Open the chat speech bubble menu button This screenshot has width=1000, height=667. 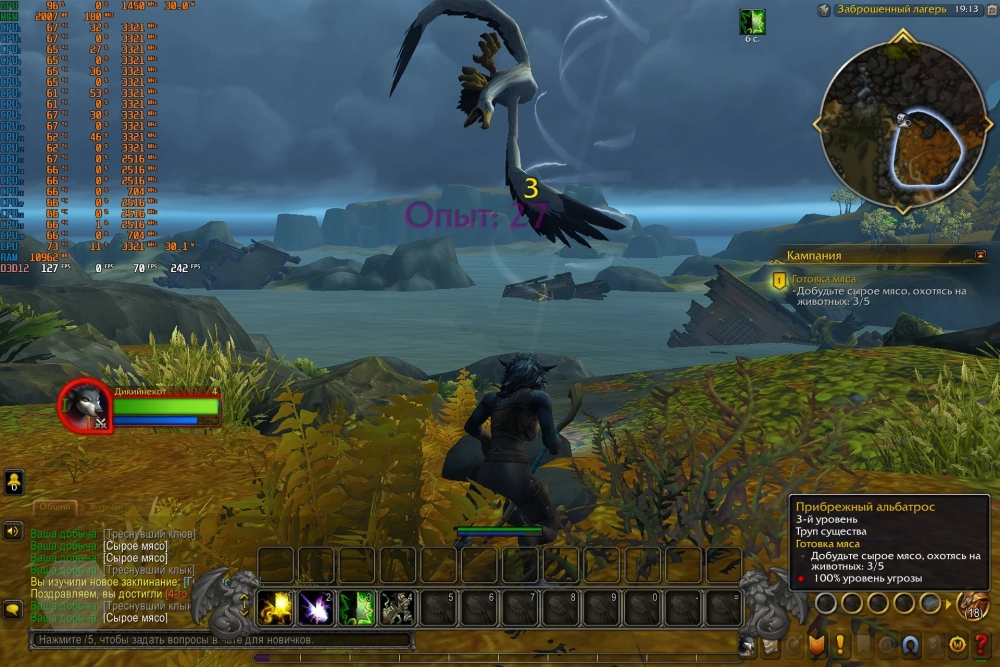(x=14, y=608)
